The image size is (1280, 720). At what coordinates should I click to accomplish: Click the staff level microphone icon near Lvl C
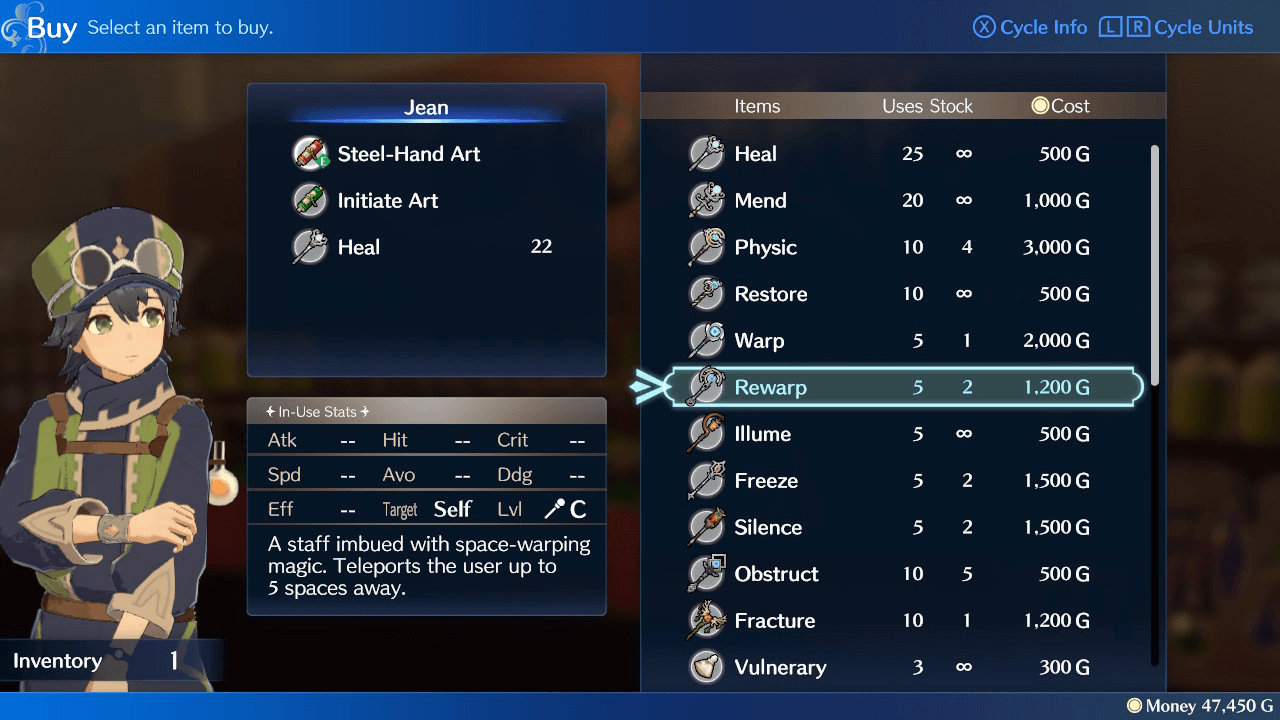pyautogui.click(x=556, y=508)
